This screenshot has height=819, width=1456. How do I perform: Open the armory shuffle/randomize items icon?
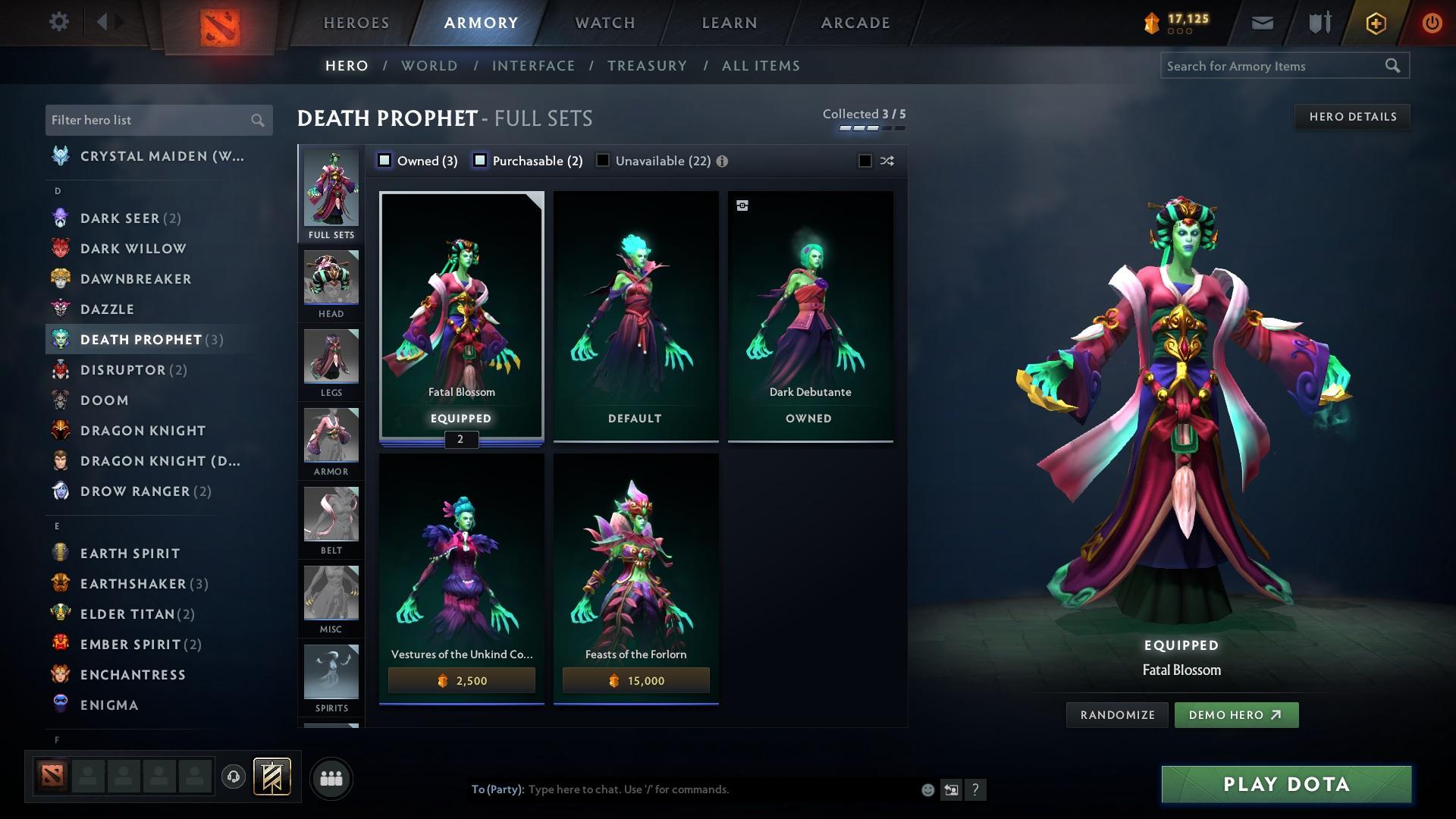886,161
